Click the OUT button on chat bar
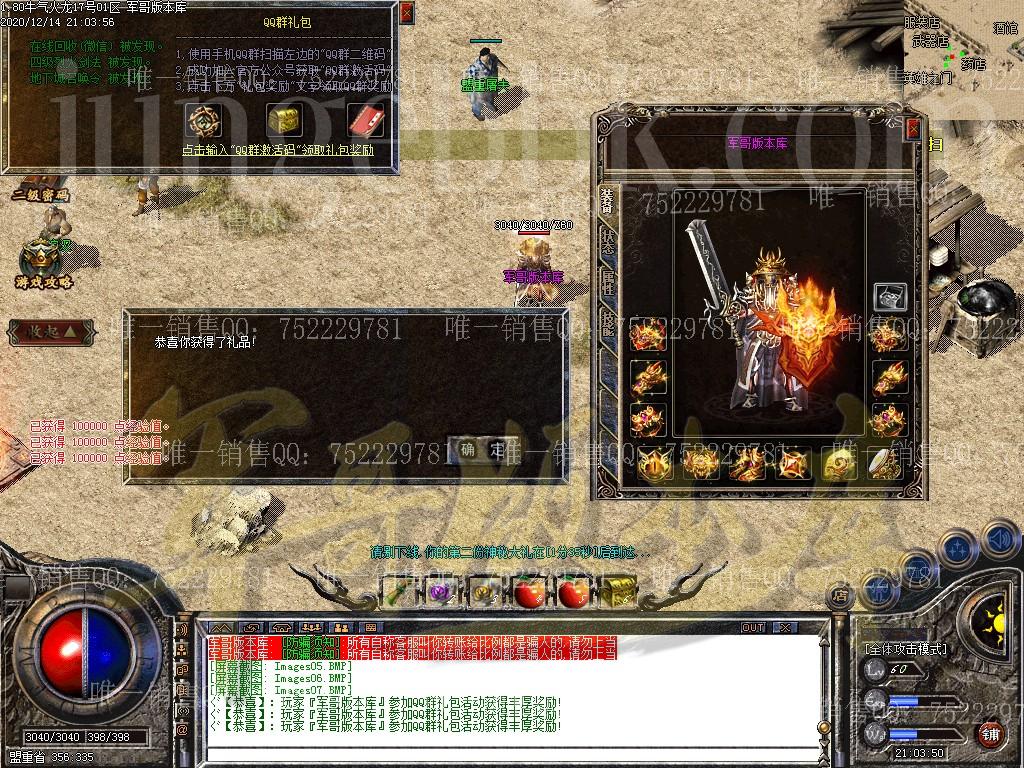1024x768 pixels. (752, 628)
